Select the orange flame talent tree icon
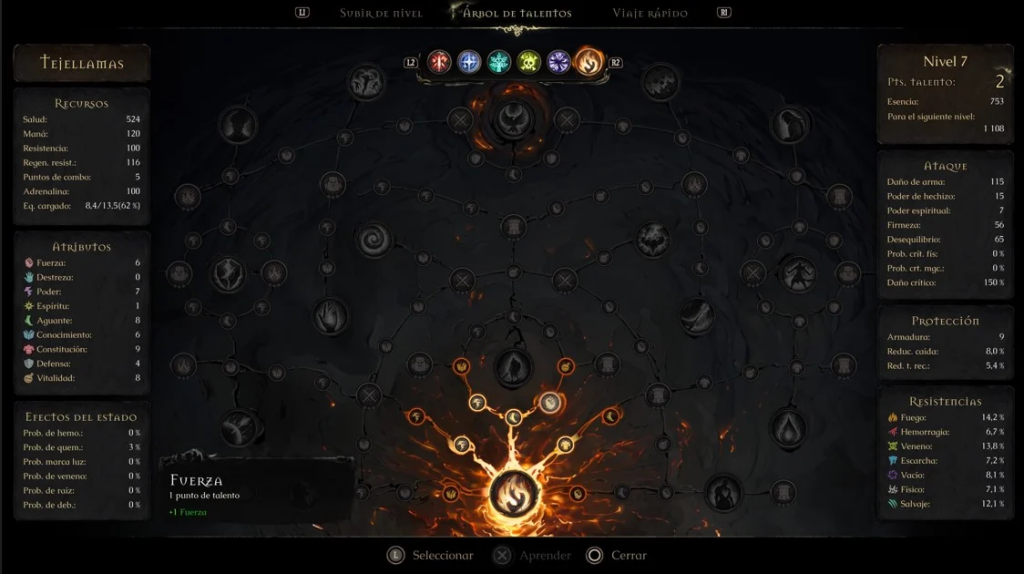The width and height of the screenshot is (1024, 574). (589, 62)
